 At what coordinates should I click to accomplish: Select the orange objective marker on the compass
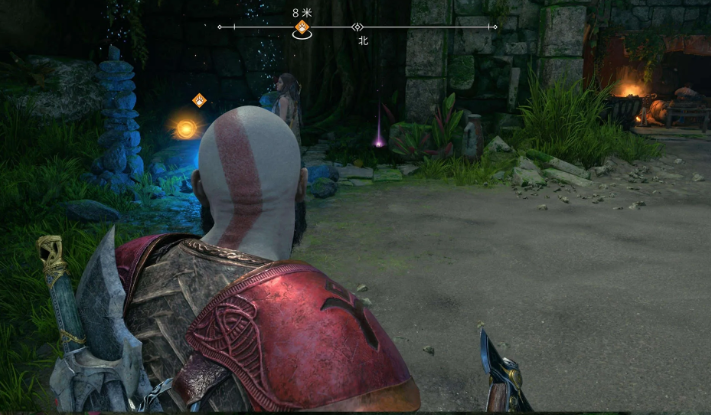(x=300, y=27)
